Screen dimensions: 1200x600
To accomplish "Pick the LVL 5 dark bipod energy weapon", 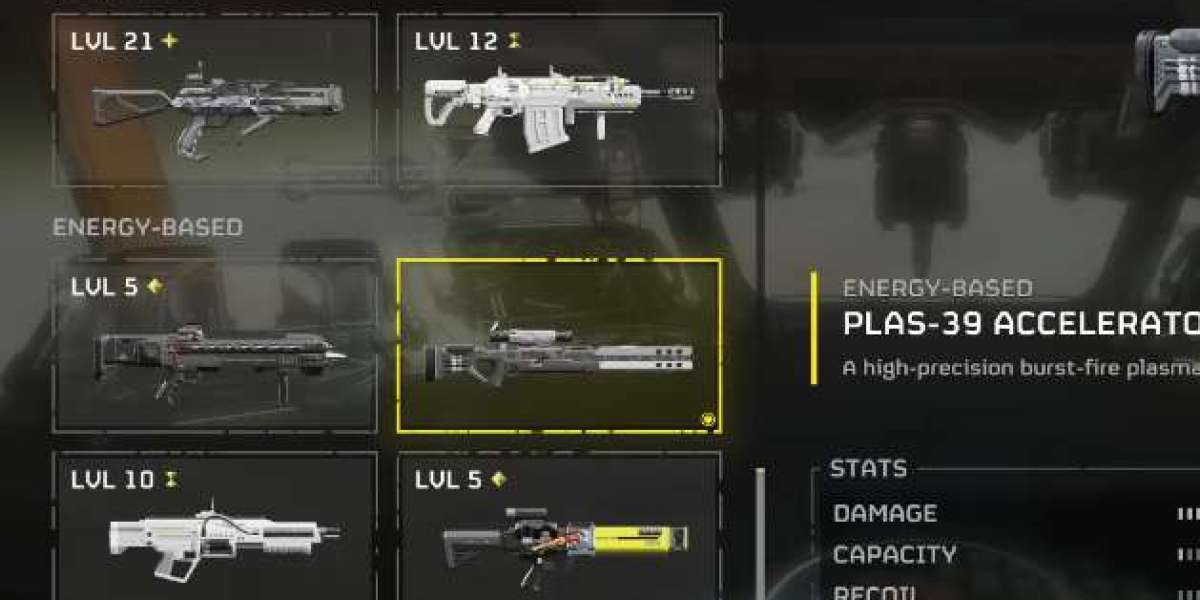I will coord(215,345).
